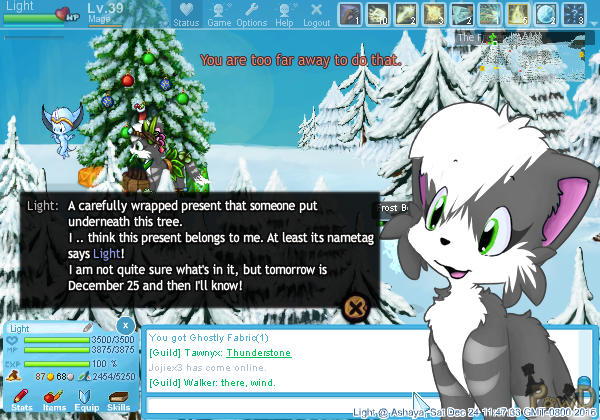Open the Help menu

click(x=284, y=15)
